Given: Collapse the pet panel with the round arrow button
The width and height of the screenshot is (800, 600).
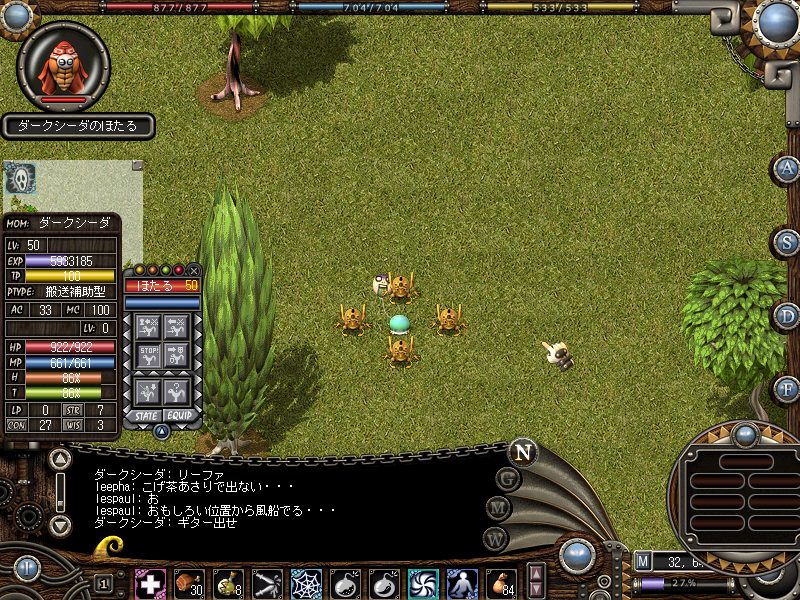Looking at the screenshot, I should click(x=162, y=431).
